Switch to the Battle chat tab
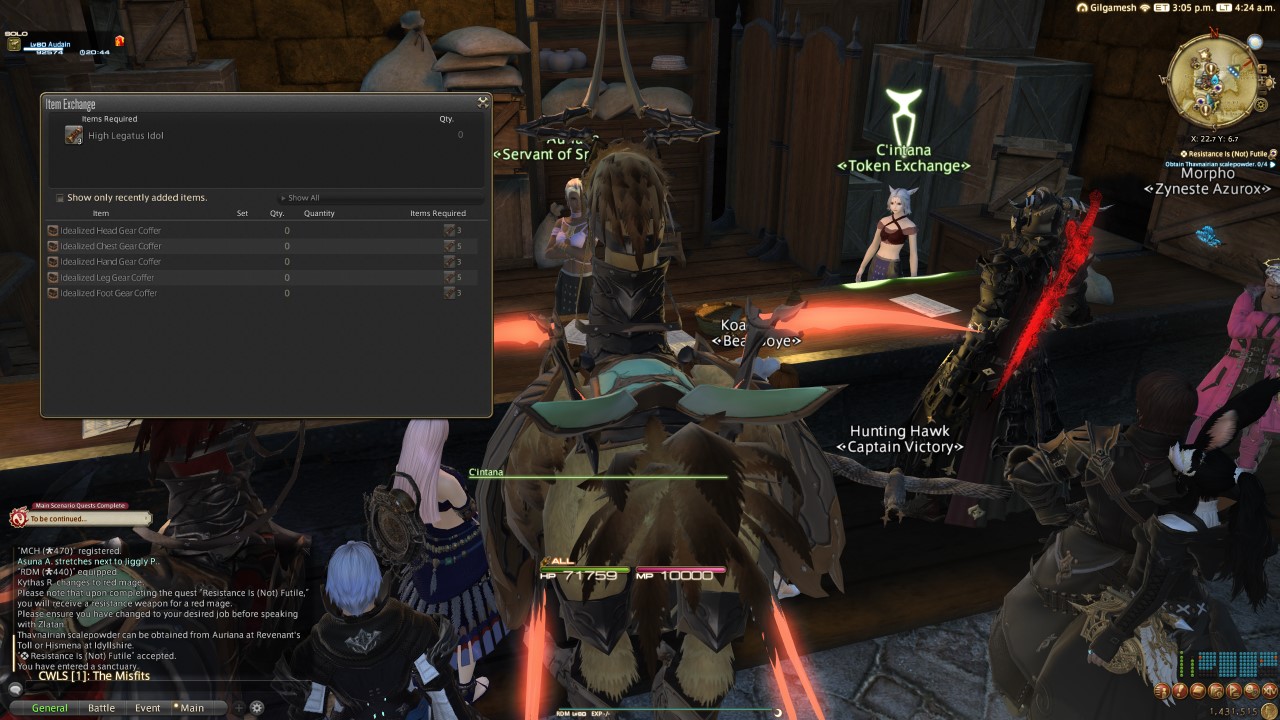The width and height of the screenshot is (1280, 720). pyautogui.click(x=101, y=707)
